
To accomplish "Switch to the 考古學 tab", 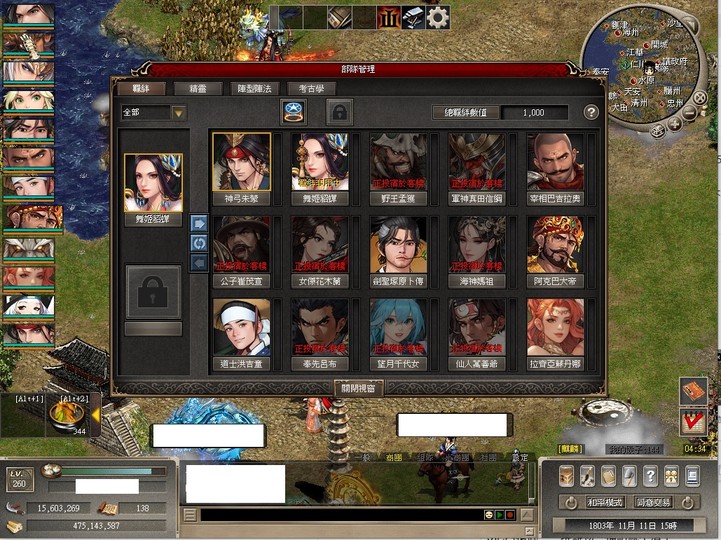I will coord(304,89).
